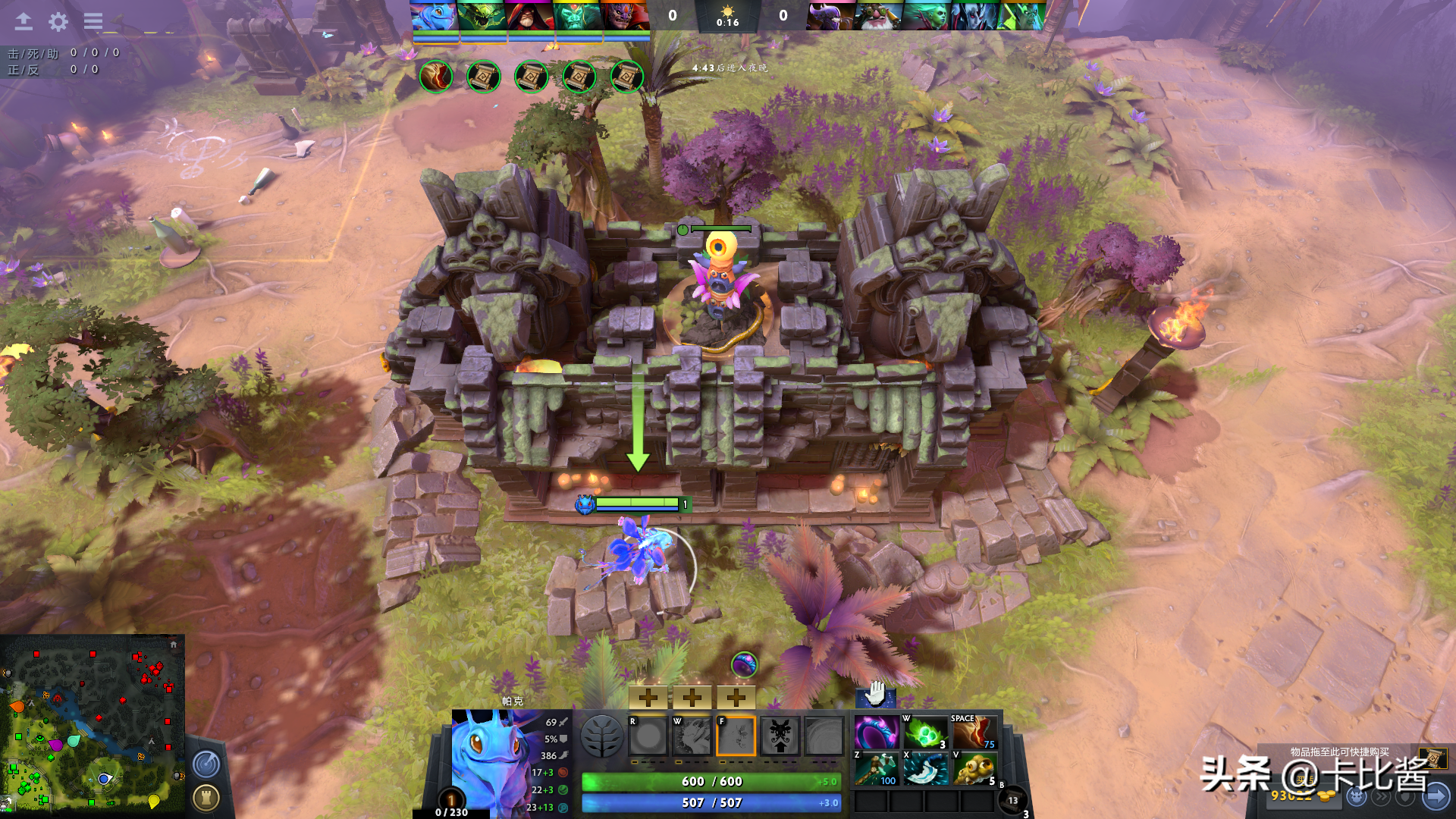
Task: Use the Tango item with 3 charges
Action: point(925,733)
